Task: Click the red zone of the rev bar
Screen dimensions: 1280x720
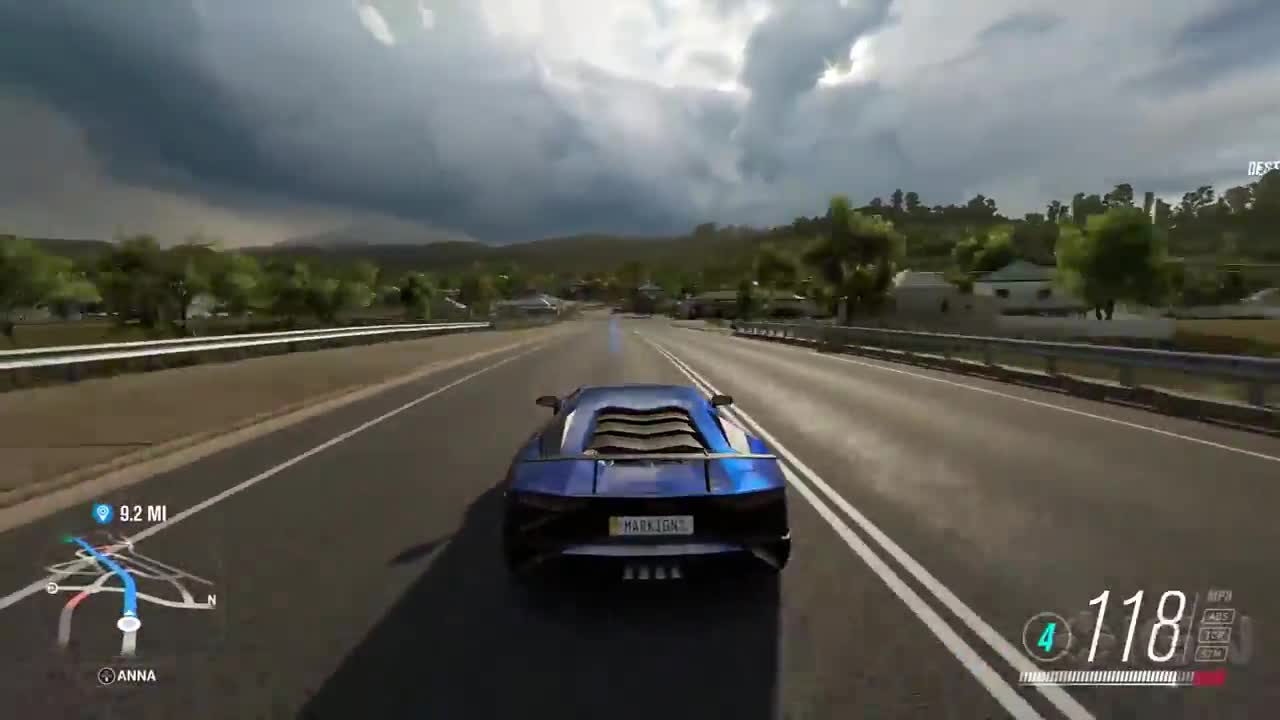Action: tap(1200, 676)
